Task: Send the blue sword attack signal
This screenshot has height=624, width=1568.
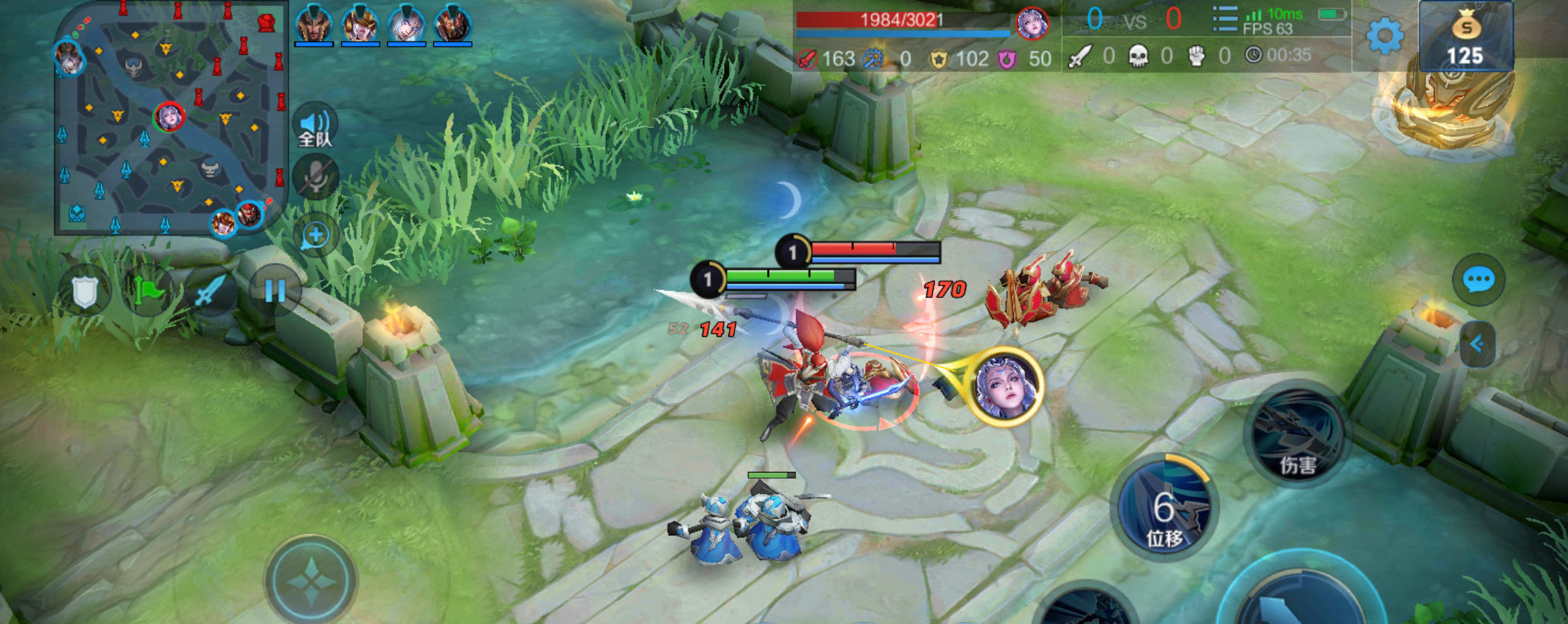Action: coord(210,291)
